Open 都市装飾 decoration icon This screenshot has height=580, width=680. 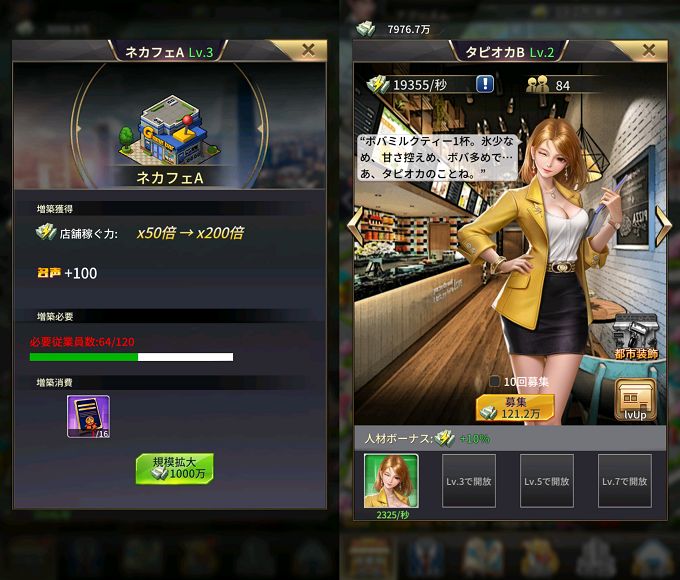(x=634, y=335)
